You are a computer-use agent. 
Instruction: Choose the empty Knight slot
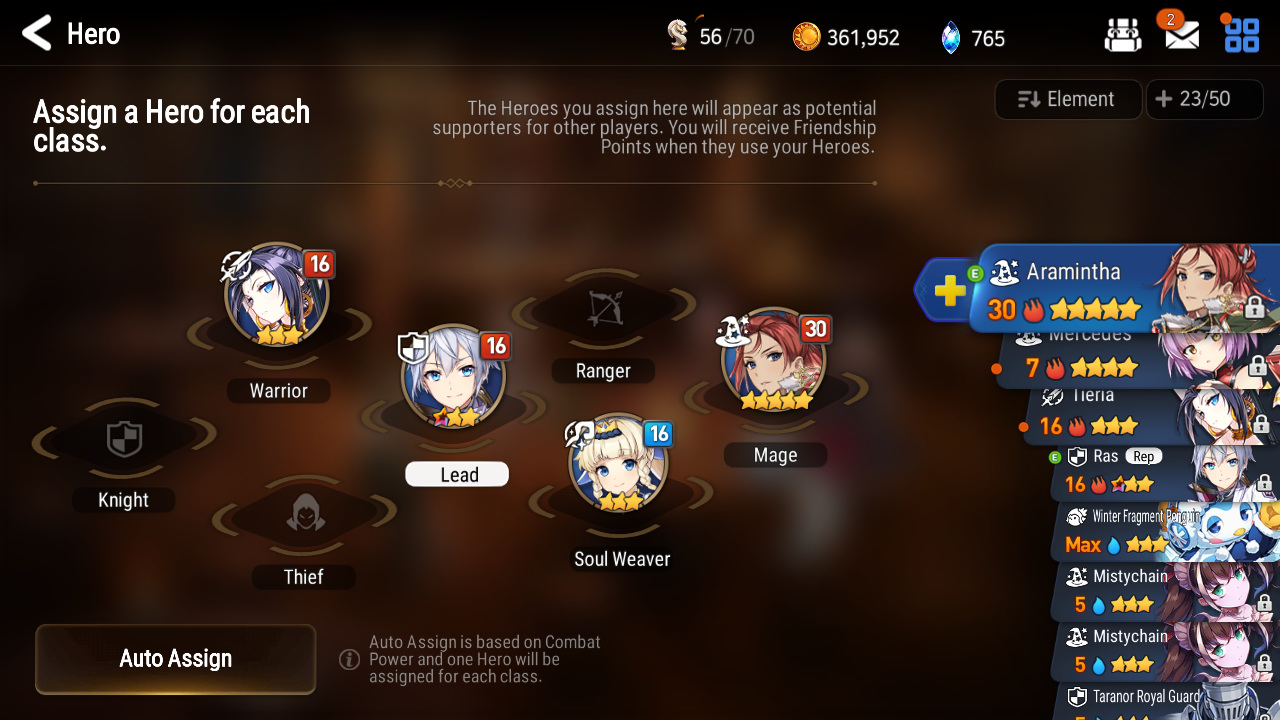coord(124,440)
